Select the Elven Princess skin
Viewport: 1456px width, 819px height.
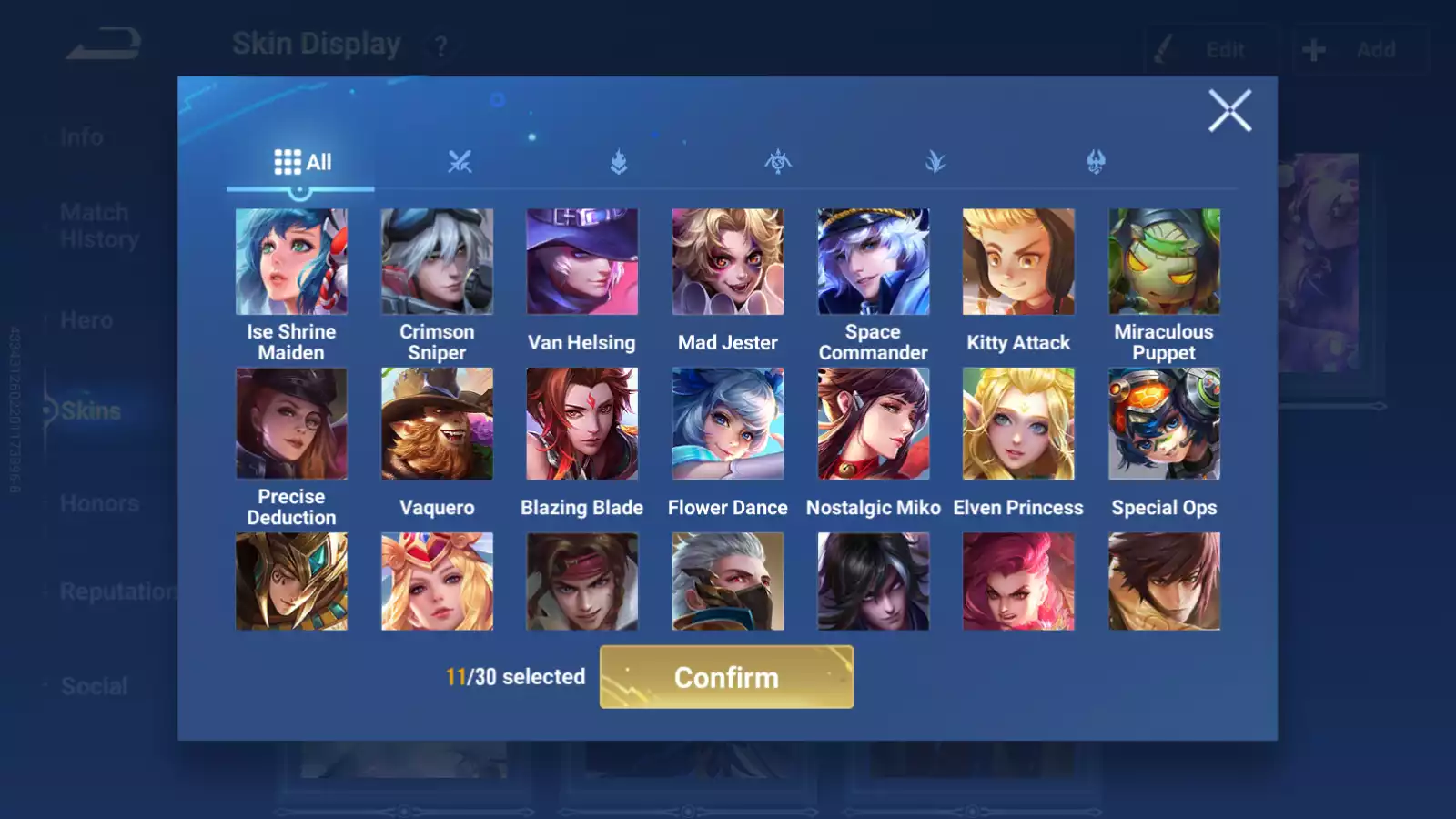(1018, 423)
